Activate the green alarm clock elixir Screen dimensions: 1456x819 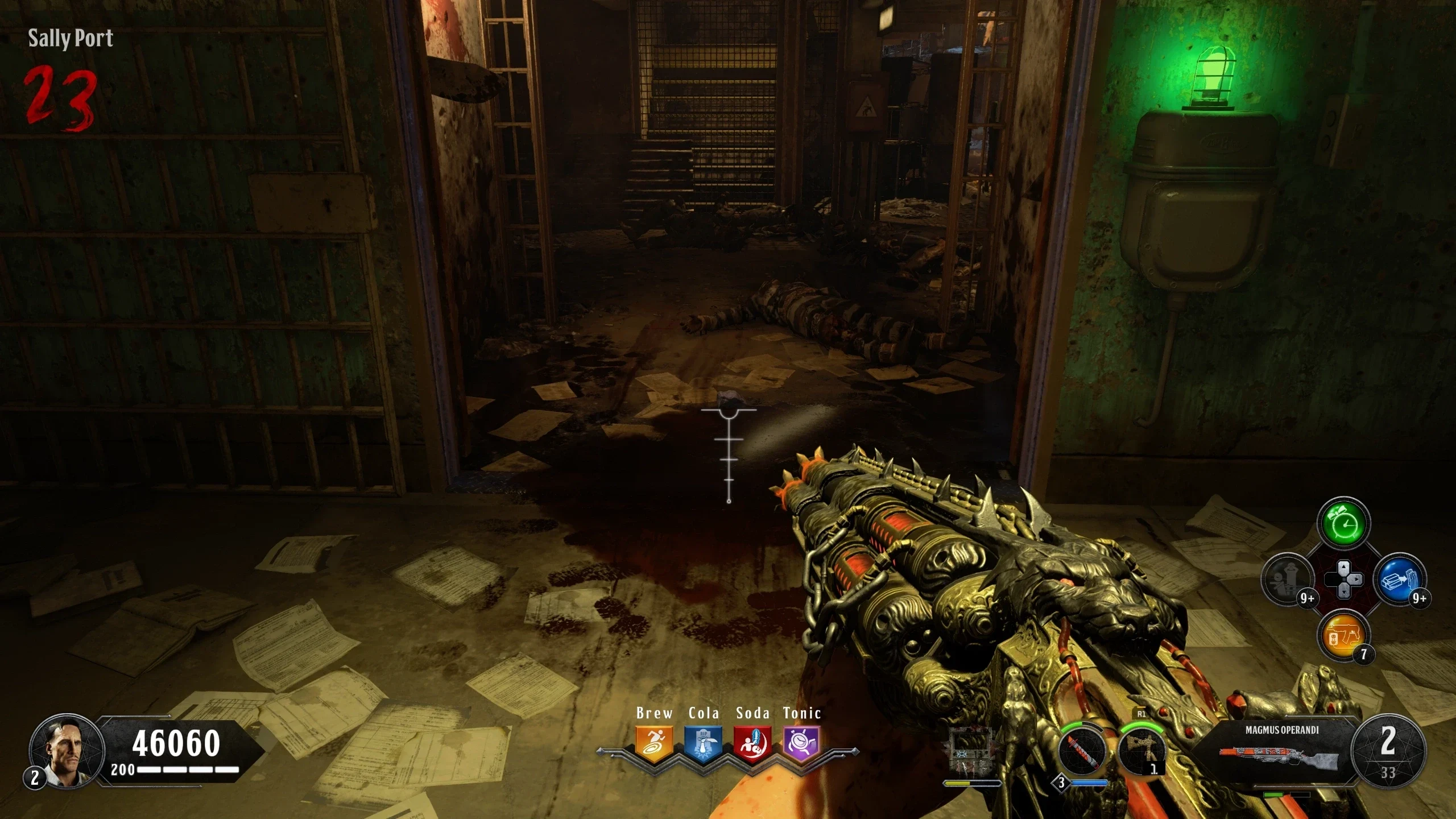(1343, 524)
